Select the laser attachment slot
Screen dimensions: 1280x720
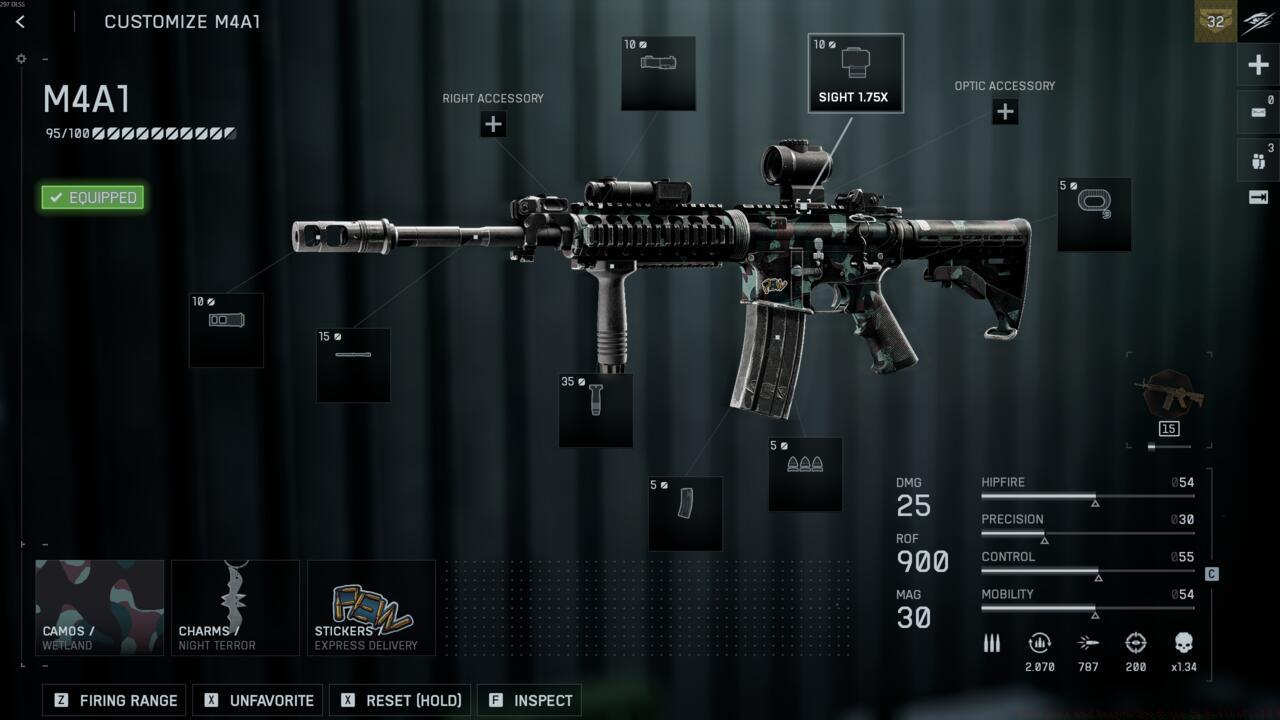(x=658, y=73)
